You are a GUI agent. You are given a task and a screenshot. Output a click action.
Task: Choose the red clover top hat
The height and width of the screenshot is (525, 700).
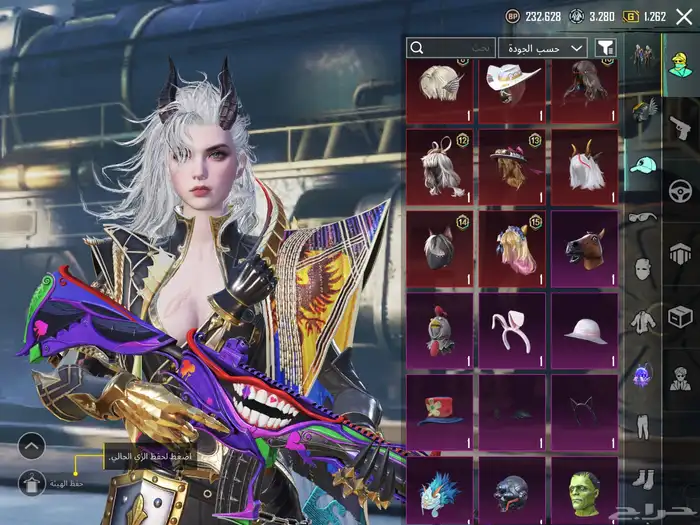click(x=441, y=411)
